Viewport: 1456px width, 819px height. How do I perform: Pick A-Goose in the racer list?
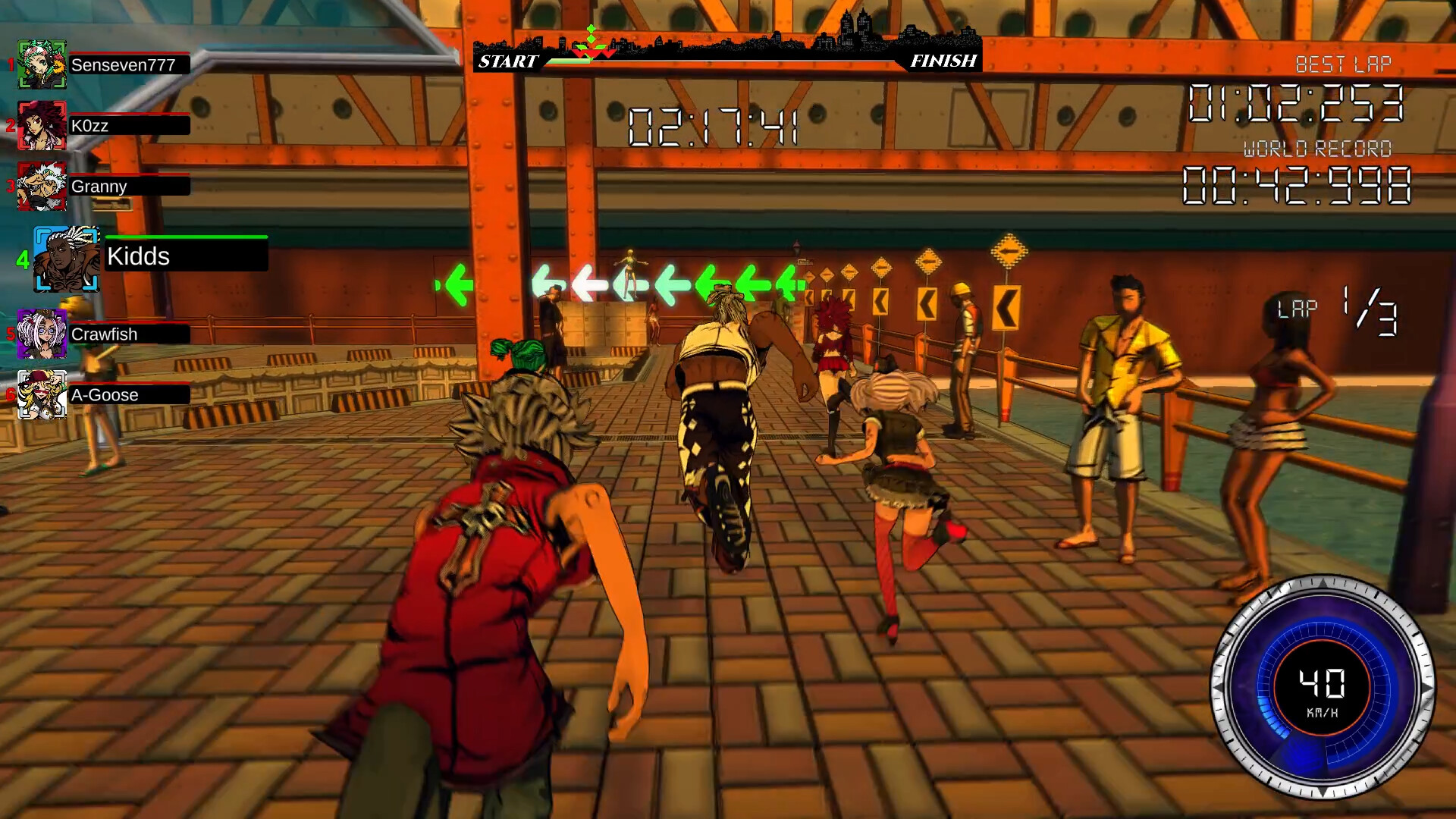click(x=105, y=395)
